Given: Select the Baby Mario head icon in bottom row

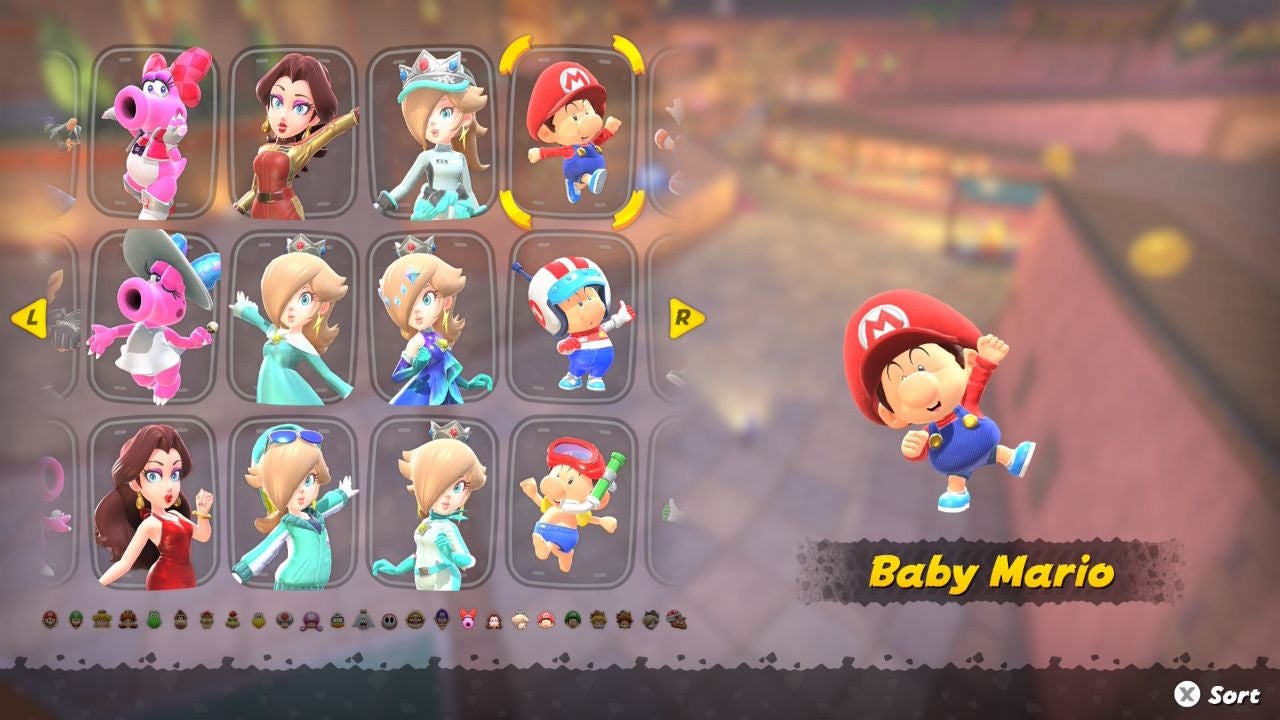Looking at the screenshot, I should tap(548, 620).
